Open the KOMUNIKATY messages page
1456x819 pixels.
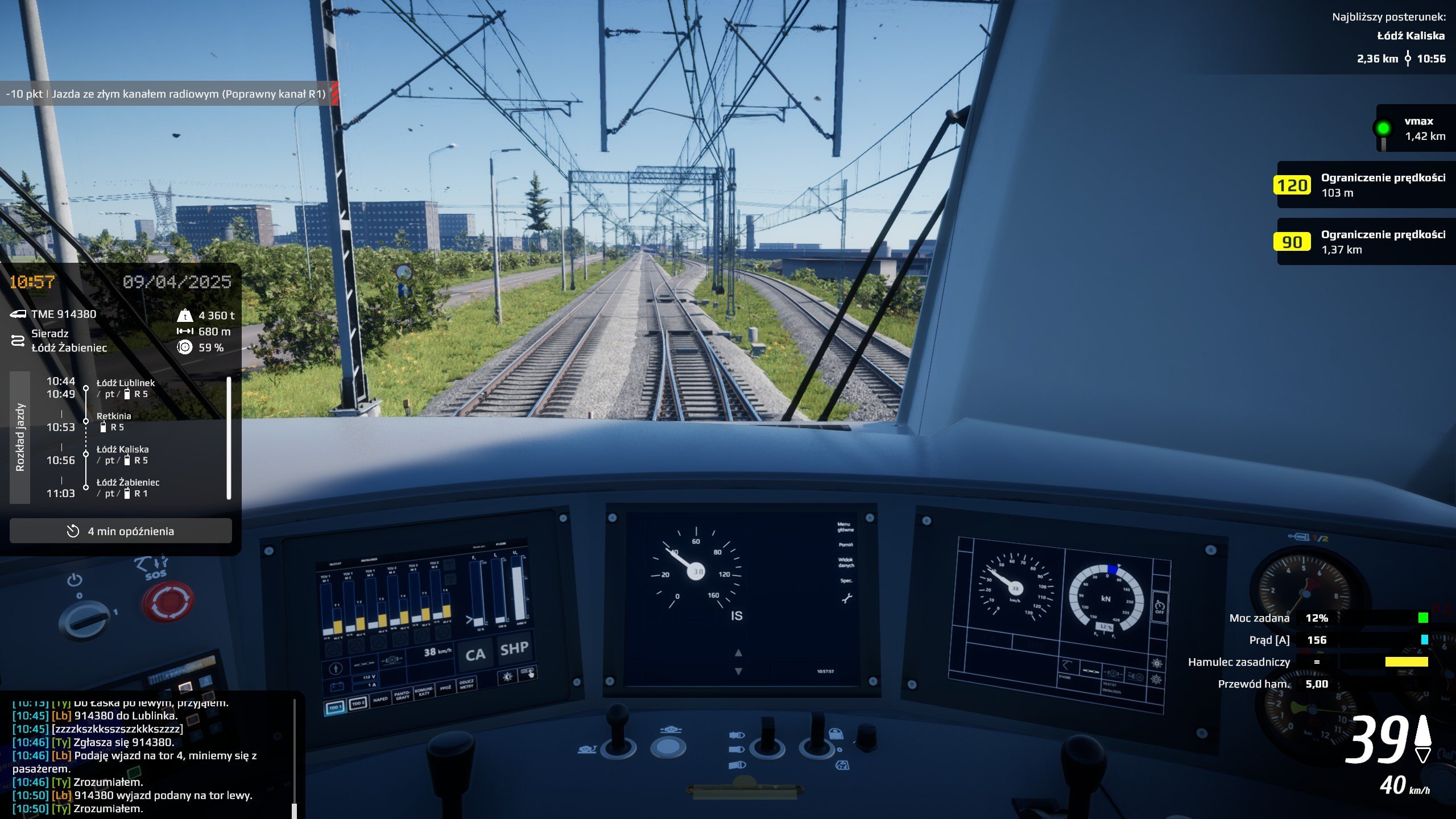click(x=424, y=692)
